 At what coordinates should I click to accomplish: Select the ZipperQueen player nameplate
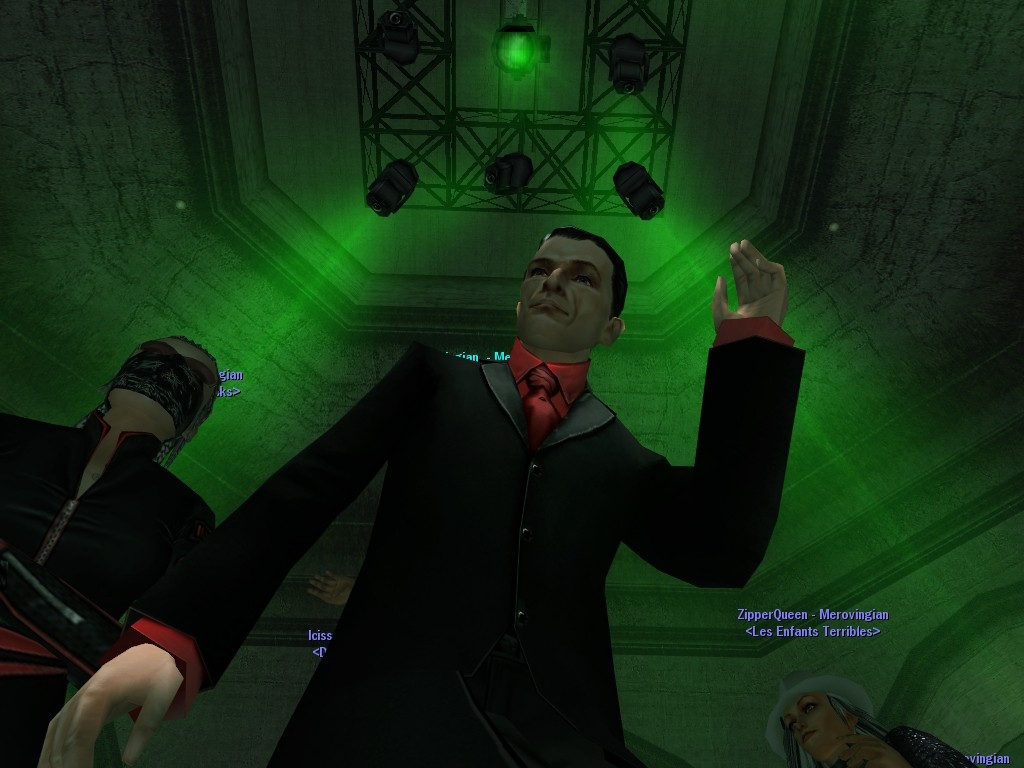point(812,615)
